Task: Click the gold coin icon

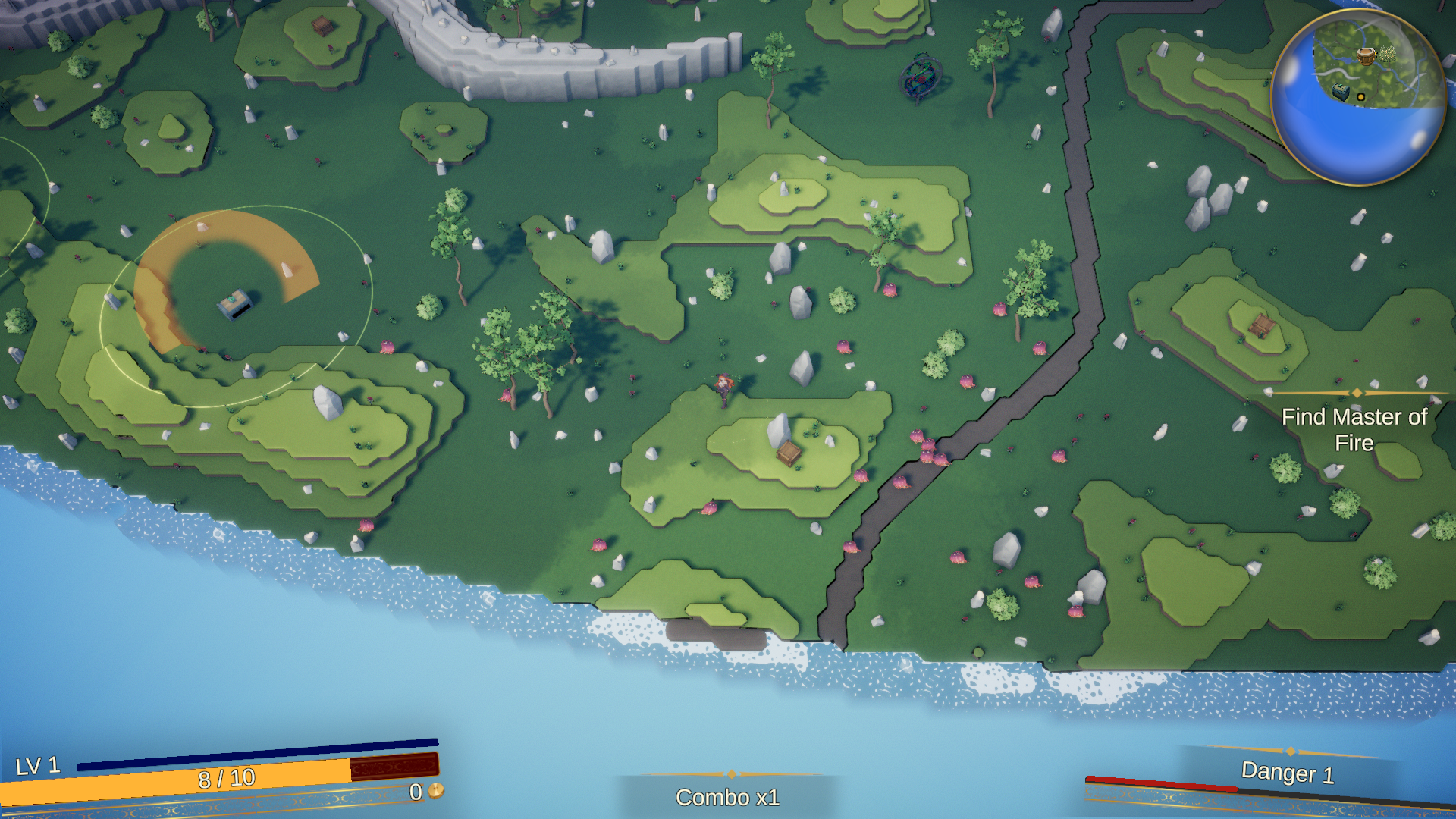Action: coord(436,791)
